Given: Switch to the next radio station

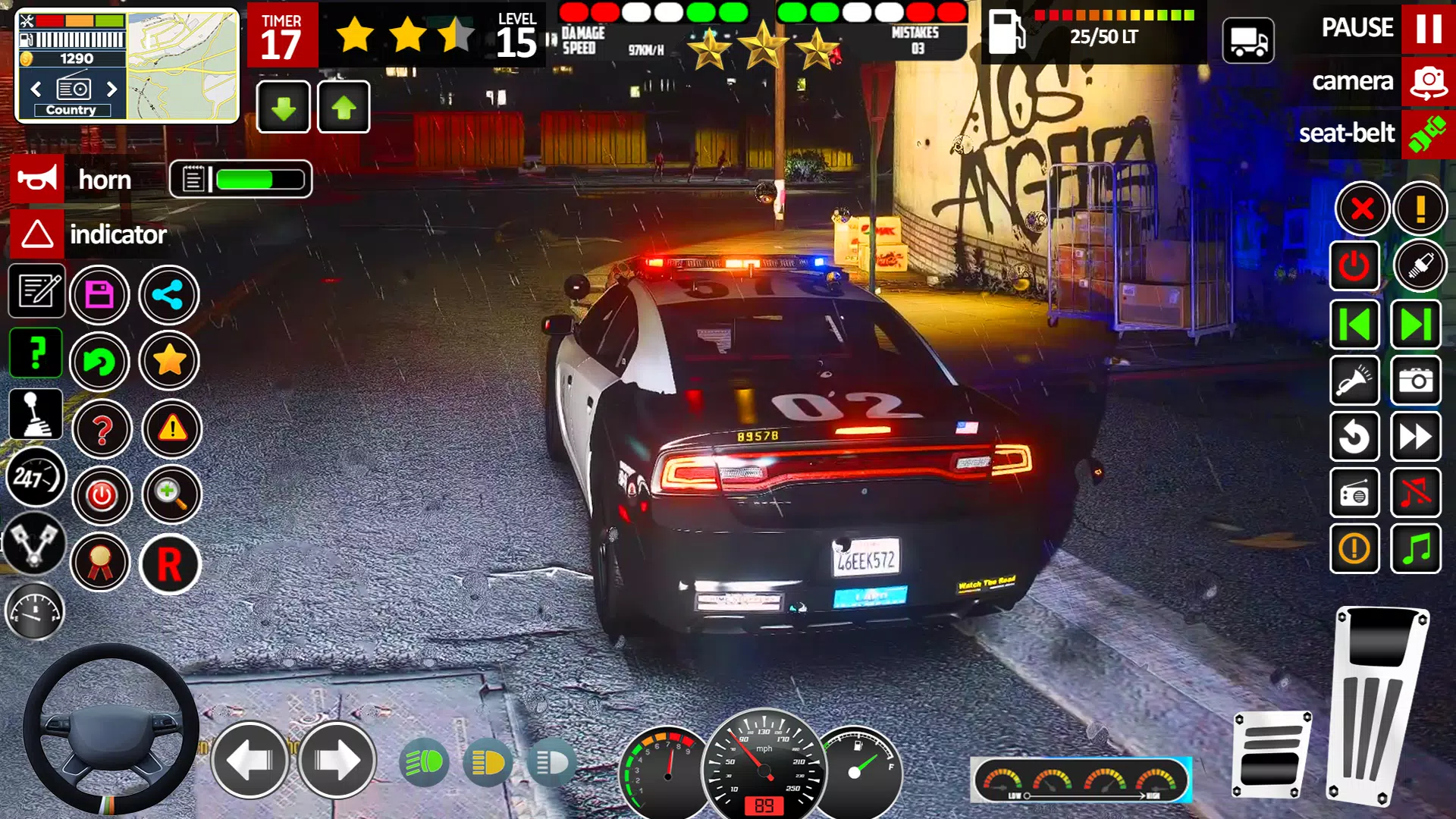Looking at the screenshot, I should click(x=1417, y=324).
